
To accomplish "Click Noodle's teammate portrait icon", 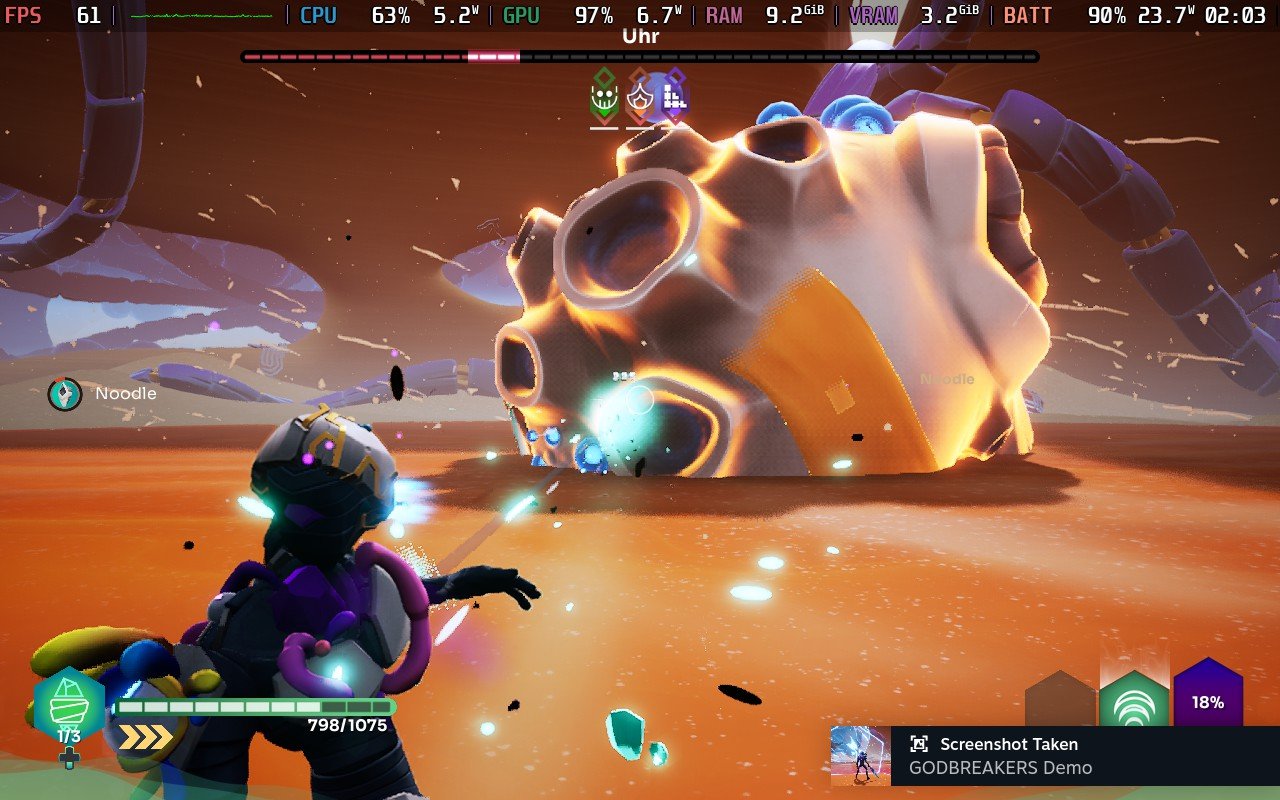I will (65, 394).
